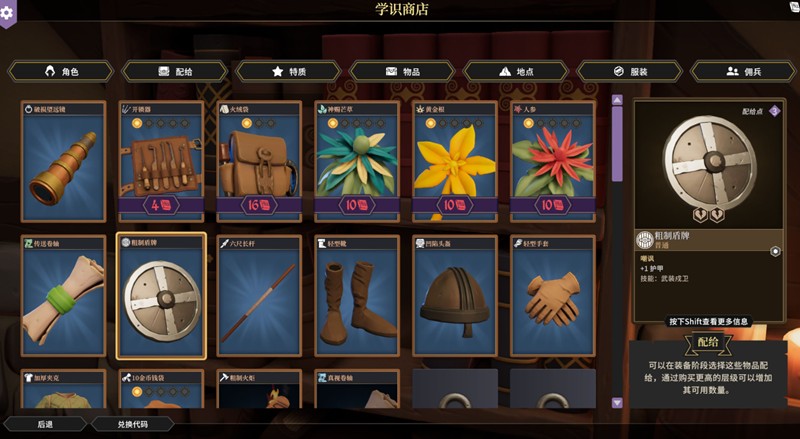Choose the long wooden staff card
This screenshot has height=439, width=800.
[x=259, y=297]
